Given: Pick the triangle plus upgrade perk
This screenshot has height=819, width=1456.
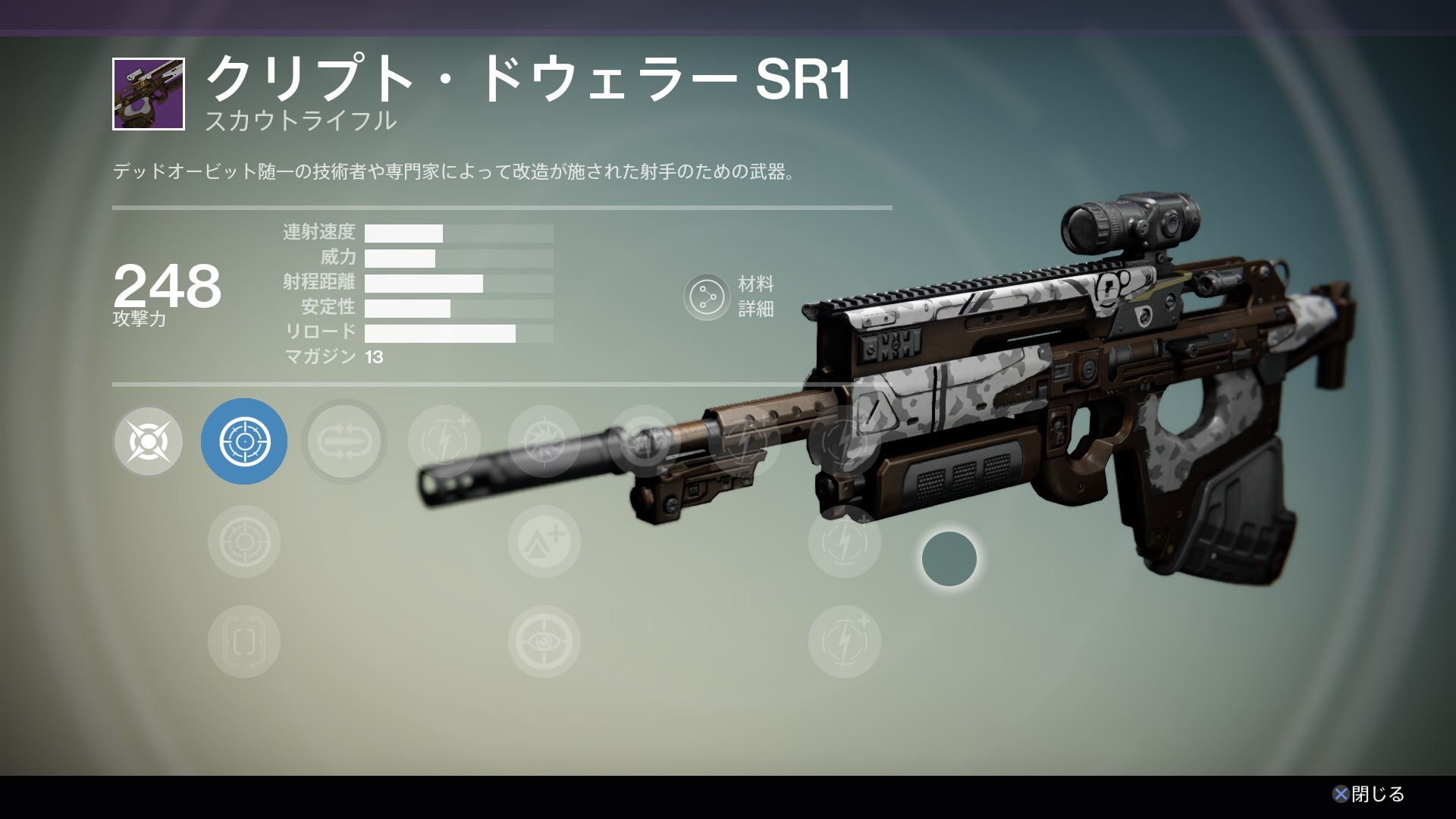Looking at the screenshot, I should [x=544, y=541].
